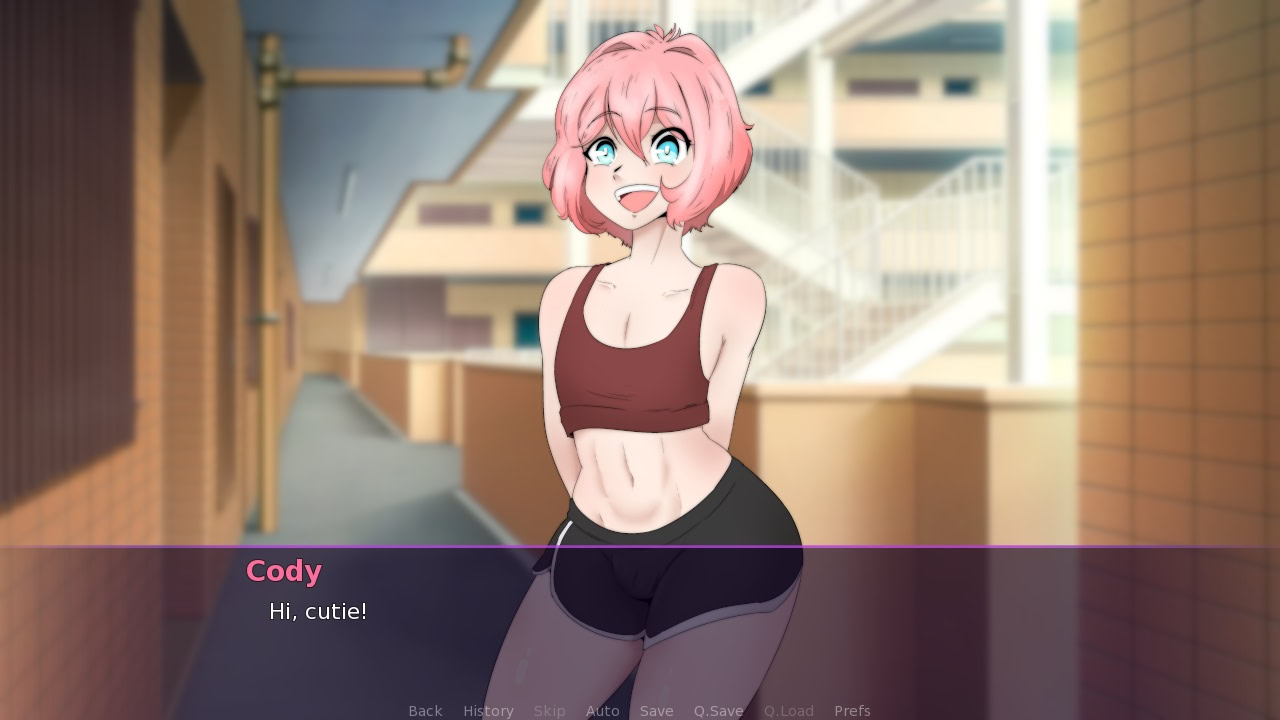Click Back to rewind dialogue
The width and height of the screenshot is (1280, 720).
coord(424,710)
